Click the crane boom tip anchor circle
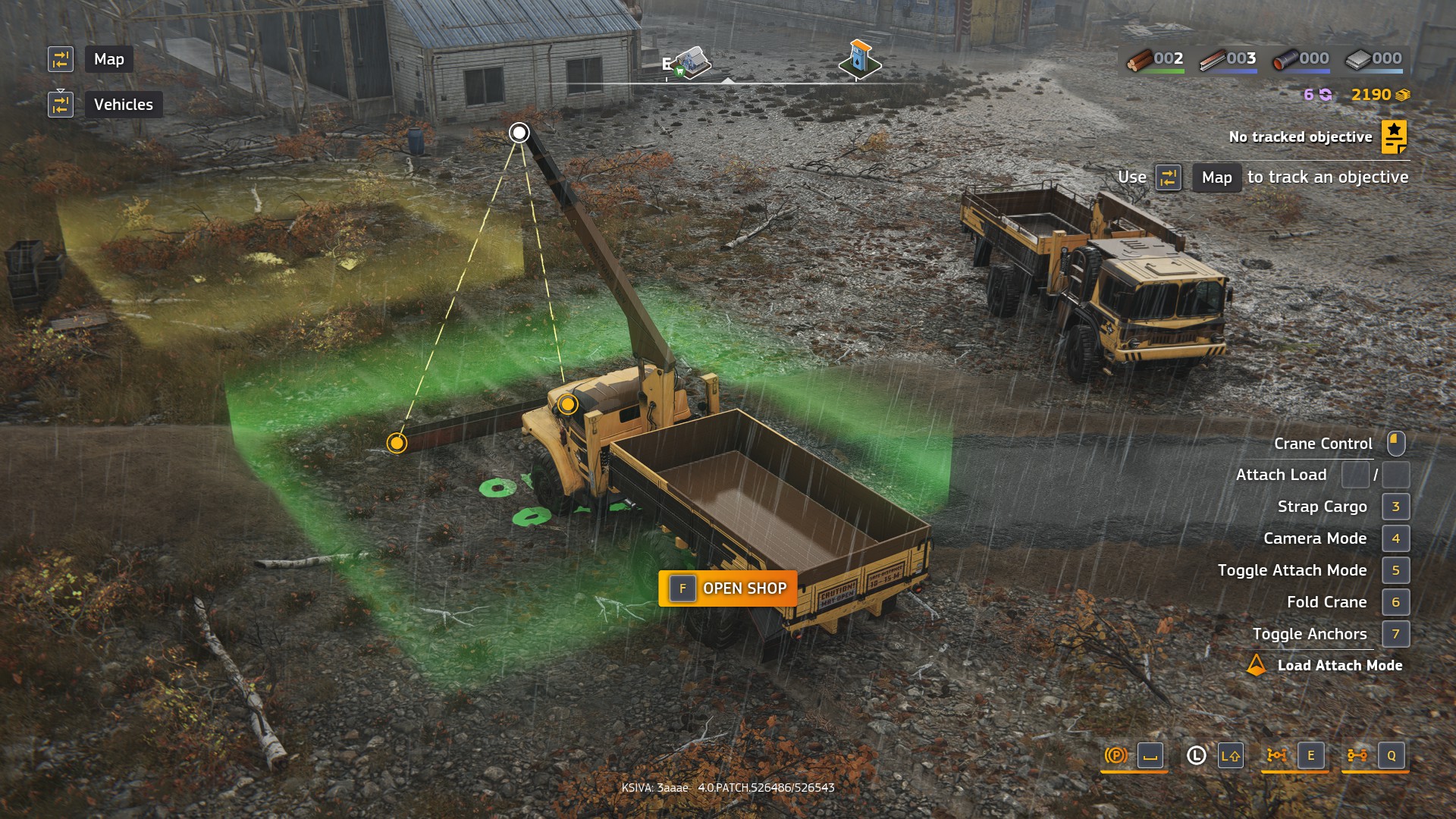The height and width of the screenshot is (819, 1456). point(519,131)
